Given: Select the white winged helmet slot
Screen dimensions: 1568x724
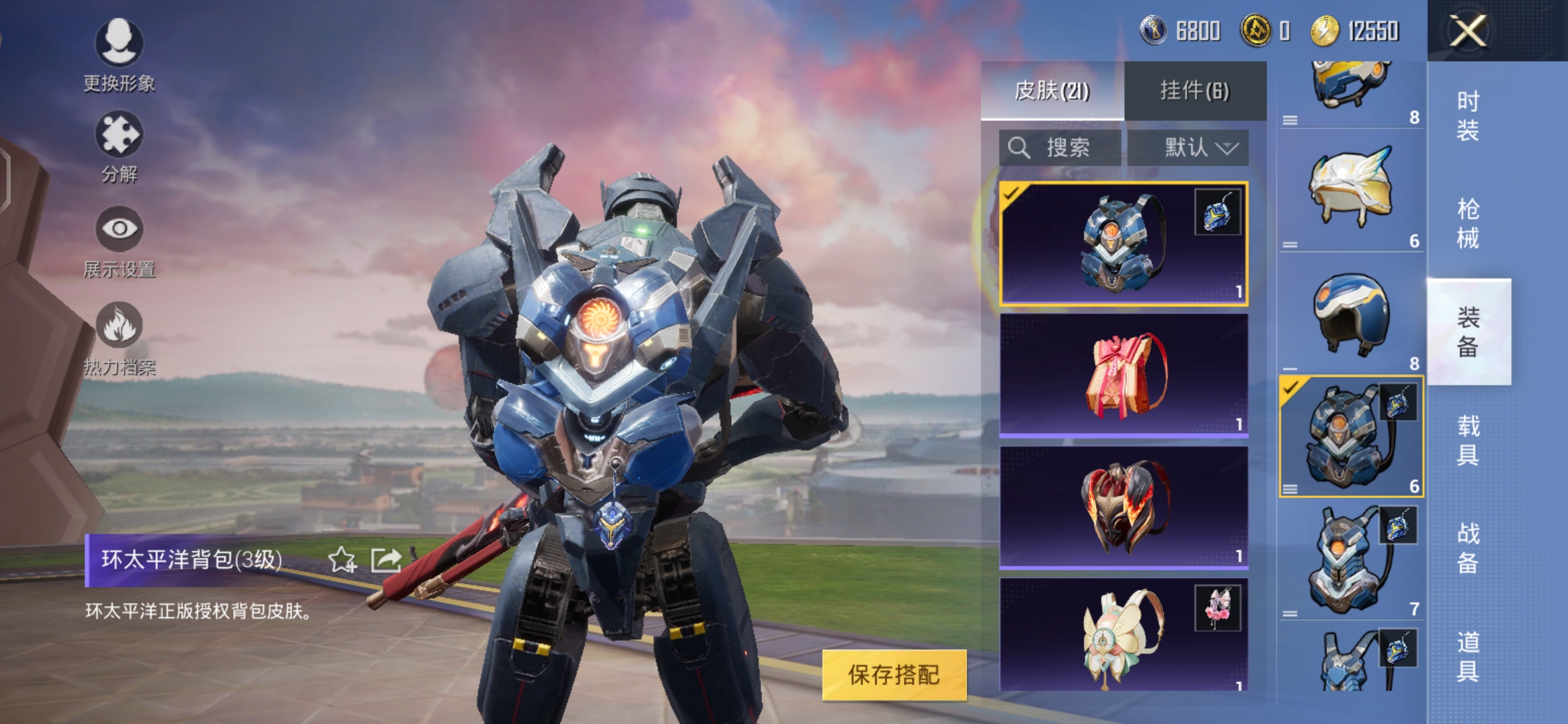Looking at the screenshot, I should click(1350, 191).
